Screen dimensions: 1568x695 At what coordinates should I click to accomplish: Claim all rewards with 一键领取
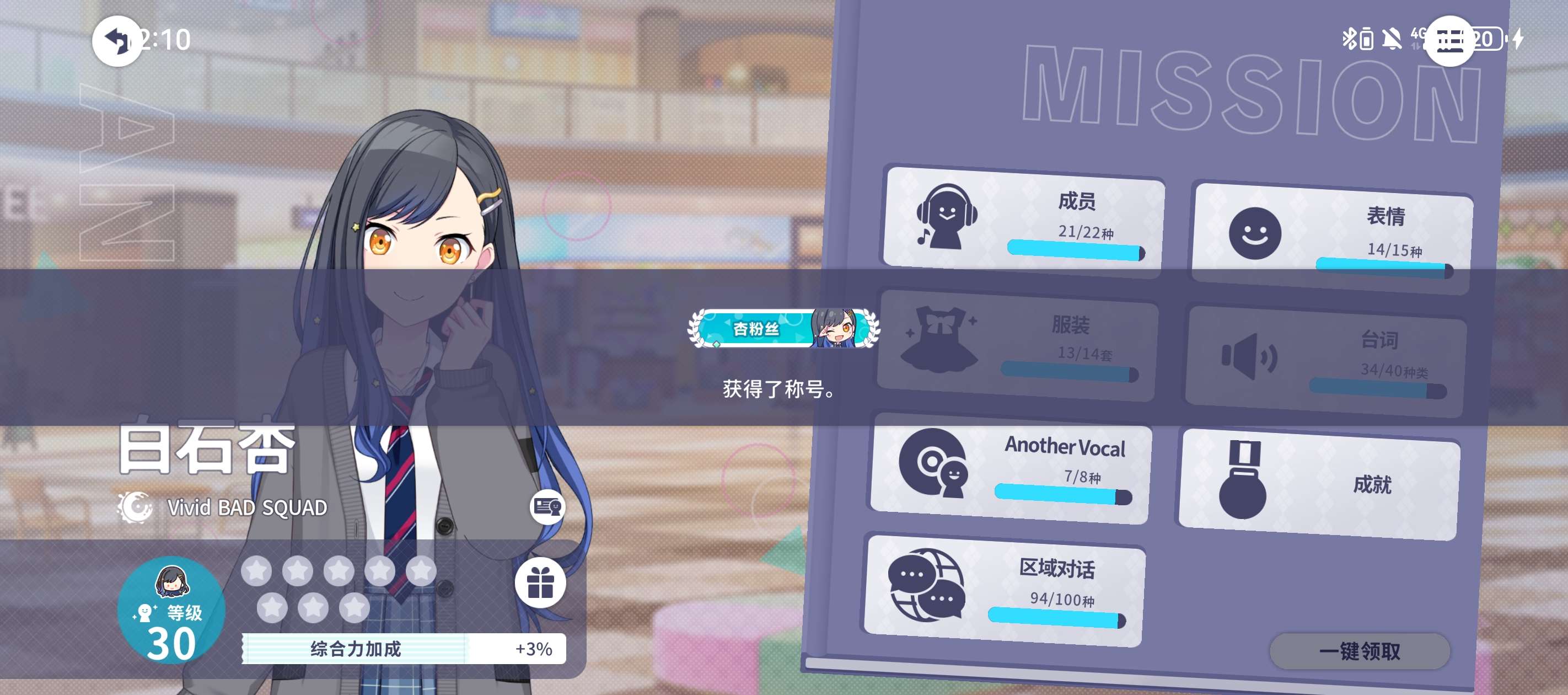(x=1360, y=651)
